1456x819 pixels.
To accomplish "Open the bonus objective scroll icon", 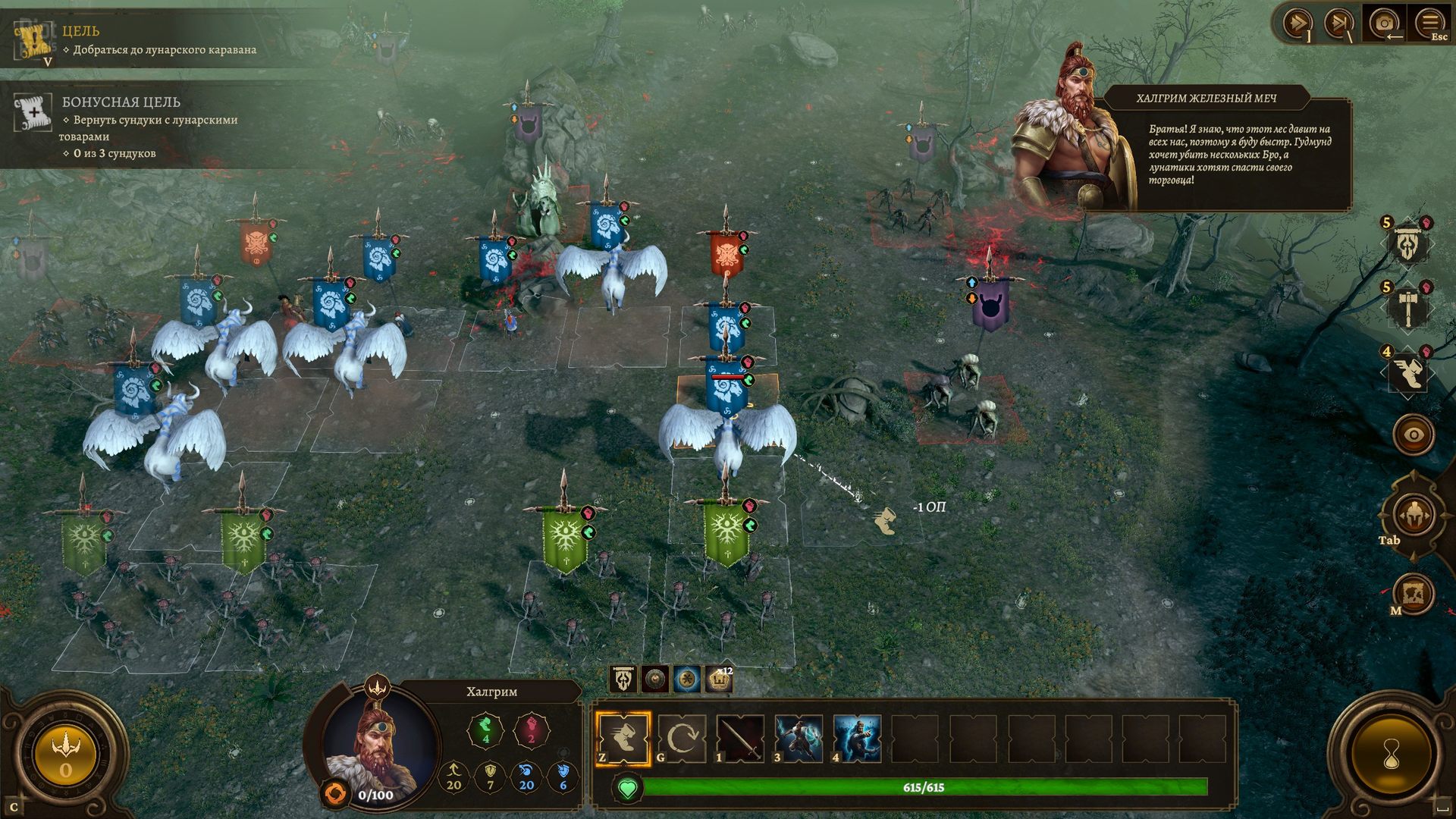I will pos(33,114).
